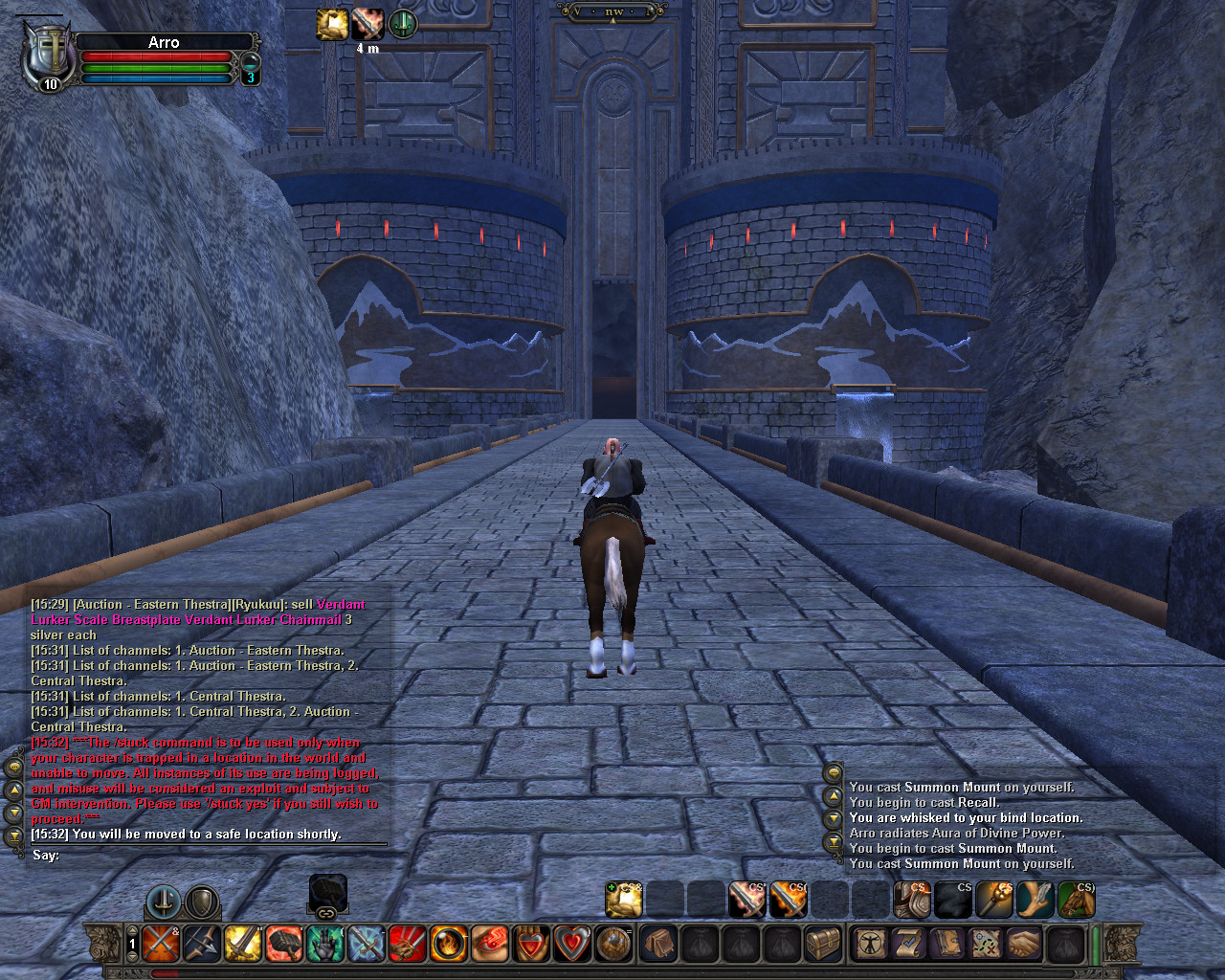The image size is (1225, 980).
Task: Click the up arrow above the hotbar number
Action: (x=131, y=929)
